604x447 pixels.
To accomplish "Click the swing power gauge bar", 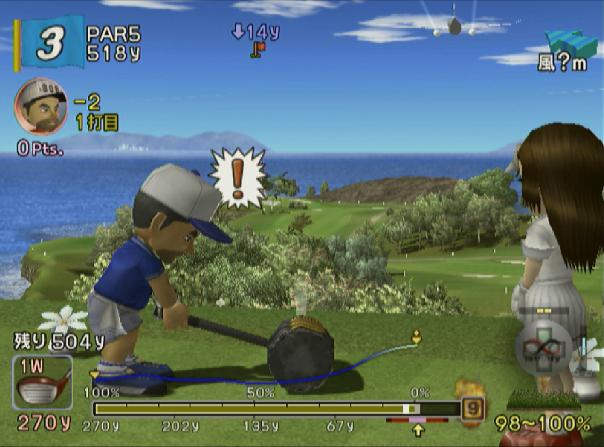I will click(275, 408).
